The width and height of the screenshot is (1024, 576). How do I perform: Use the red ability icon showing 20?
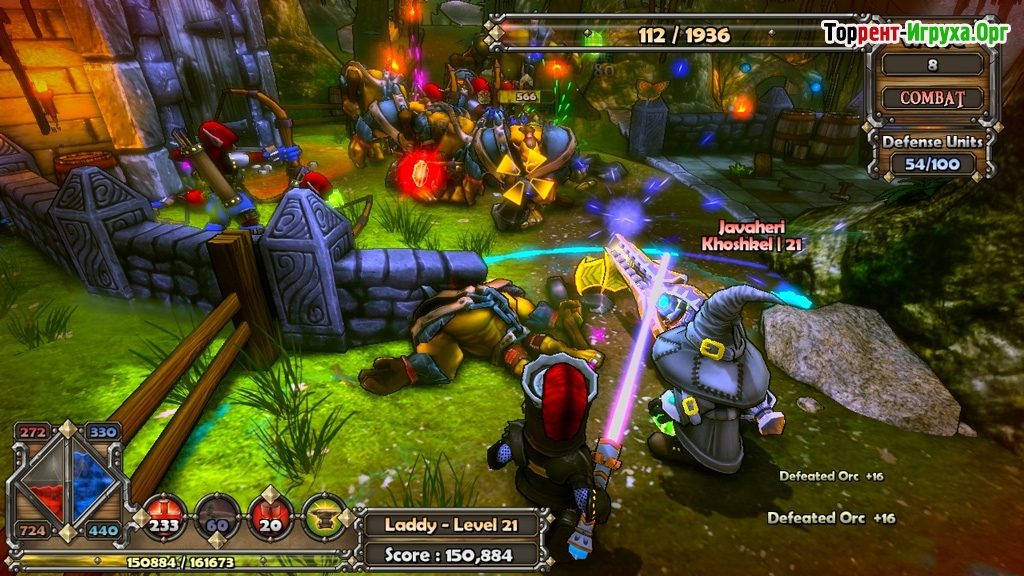pyautogui.click(x=271, y=516)
